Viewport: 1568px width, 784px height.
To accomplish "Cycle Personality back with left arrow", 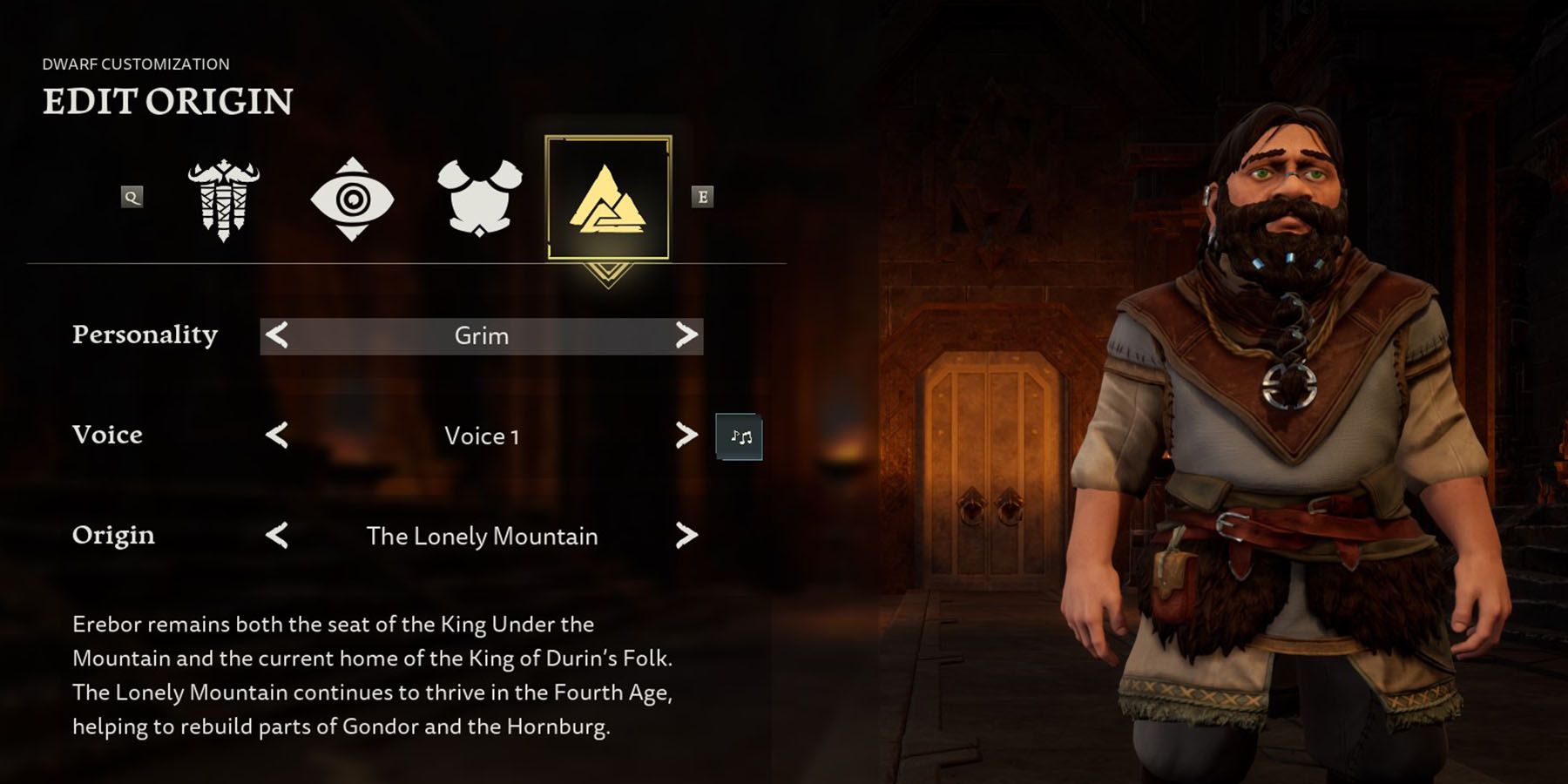I will click(x=279, y=336).
